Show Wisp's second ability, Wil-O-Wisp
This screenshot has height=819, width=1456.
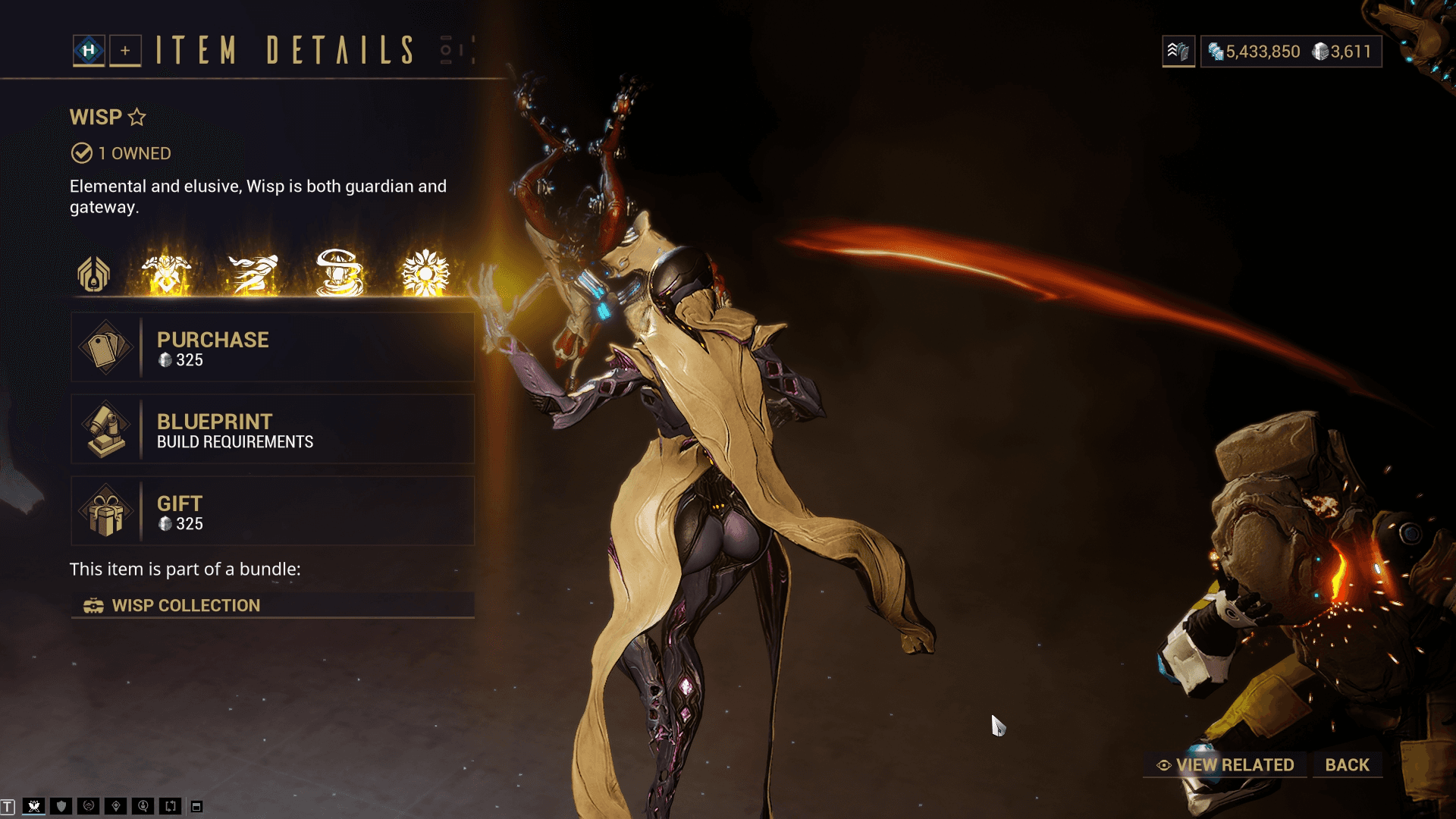click(x=253, y=273)
